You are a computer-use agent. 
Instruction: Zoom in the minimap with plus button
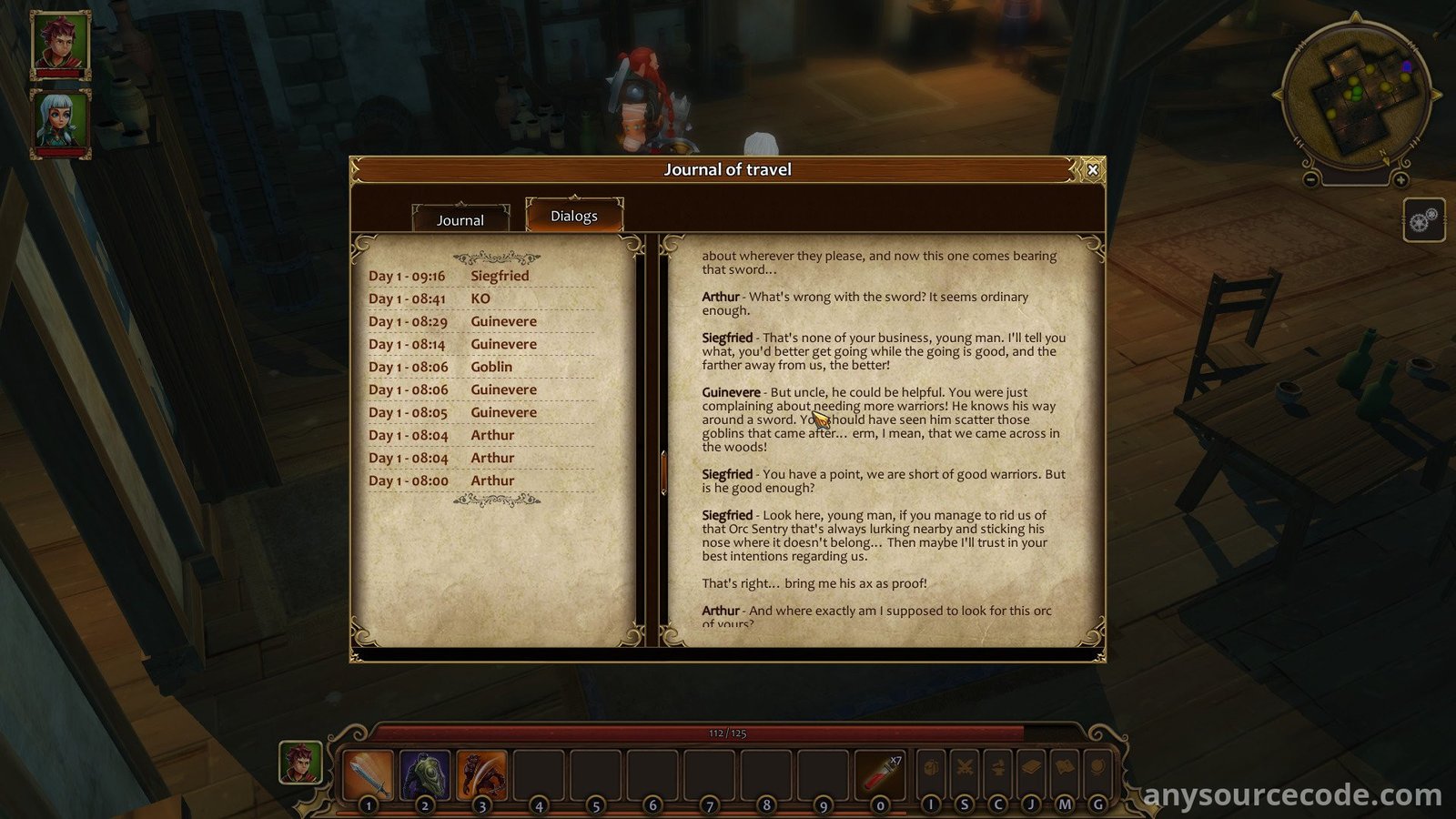1400,180
